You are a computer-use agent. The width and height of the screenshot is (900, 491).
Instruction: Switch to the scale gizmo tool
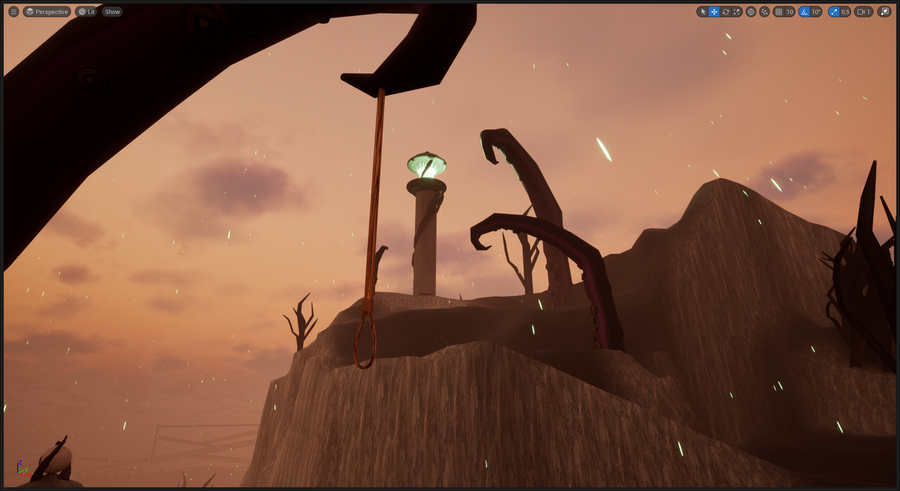click(x=738, y=12)
